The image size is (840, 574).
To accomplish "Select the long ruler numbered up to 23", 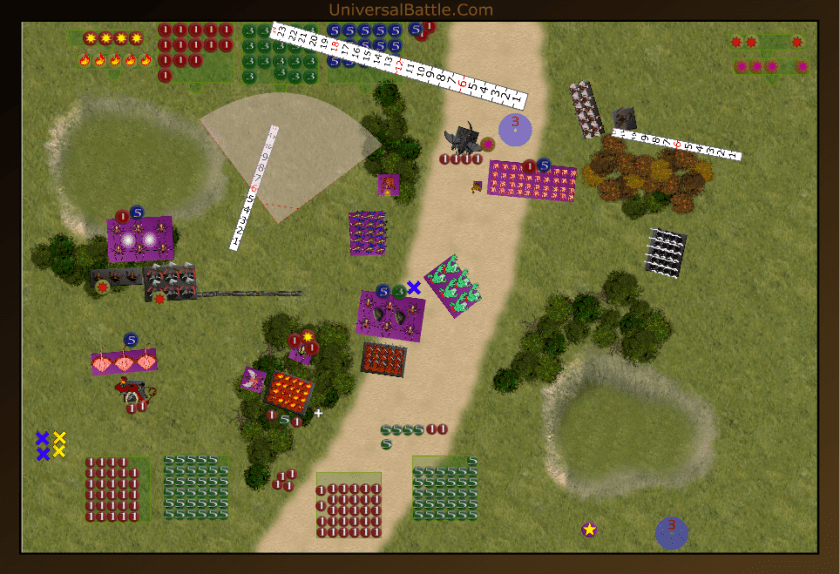I will click(400, 64).
